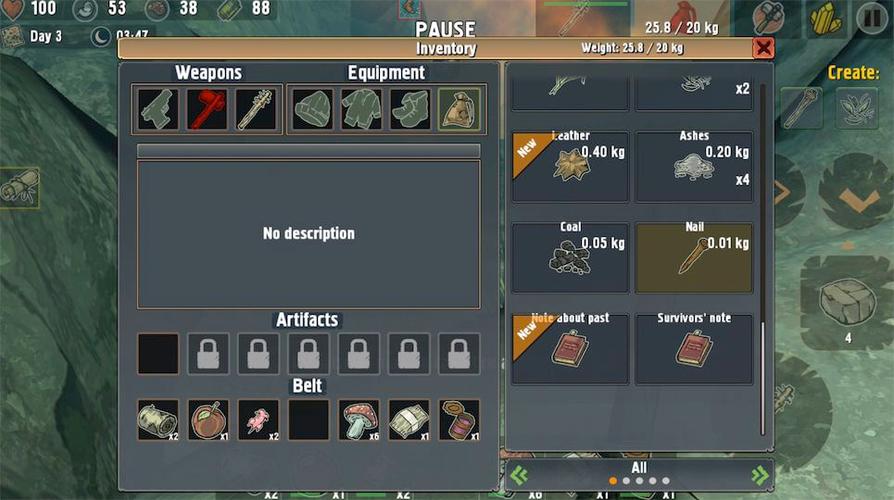Switch to the next inventory category
The height and width of the screenshot is (500, 894).
click(759, 474)
